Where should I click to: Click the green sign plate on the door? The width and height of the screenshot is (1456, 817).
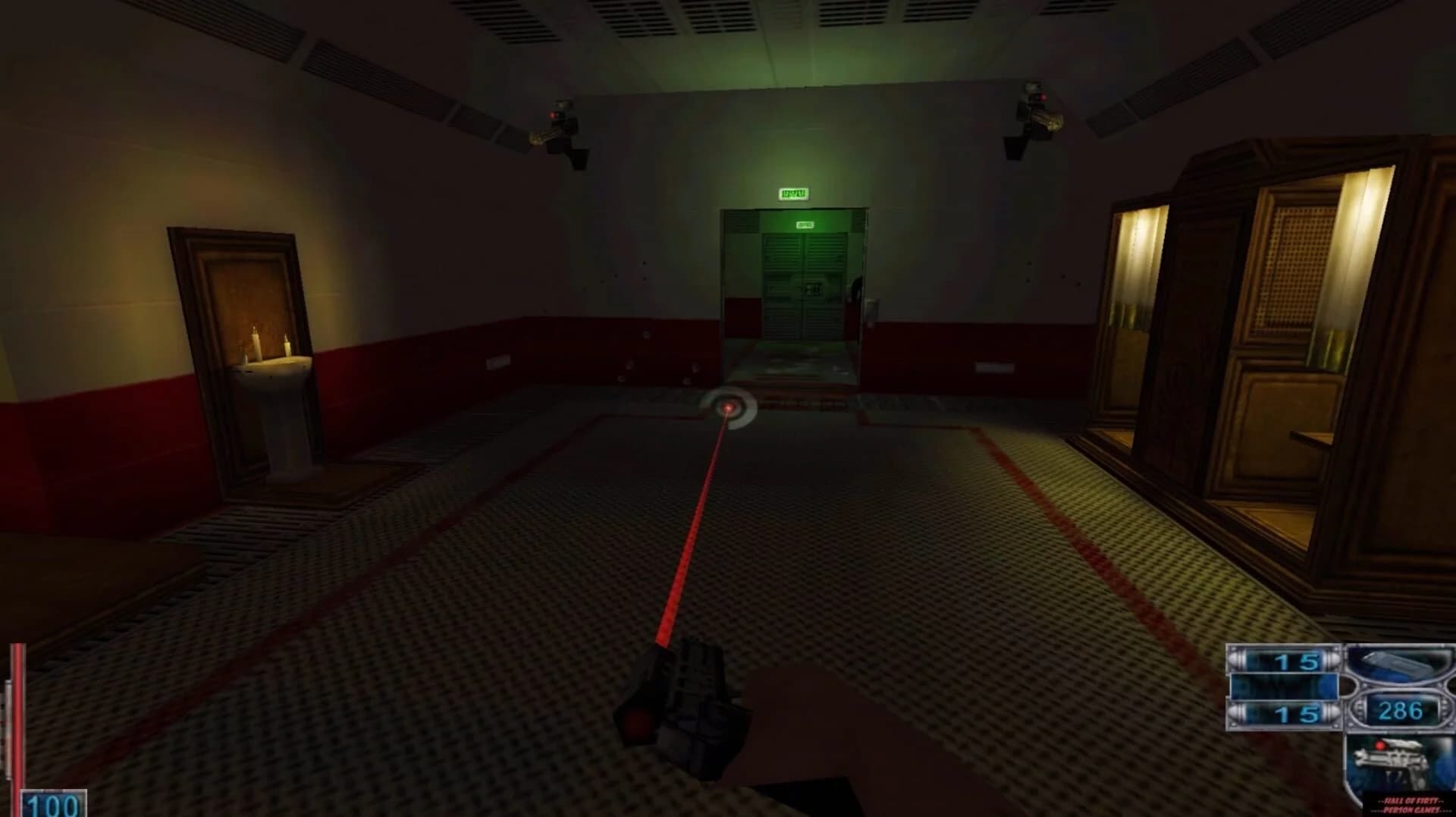coord(805,224)
